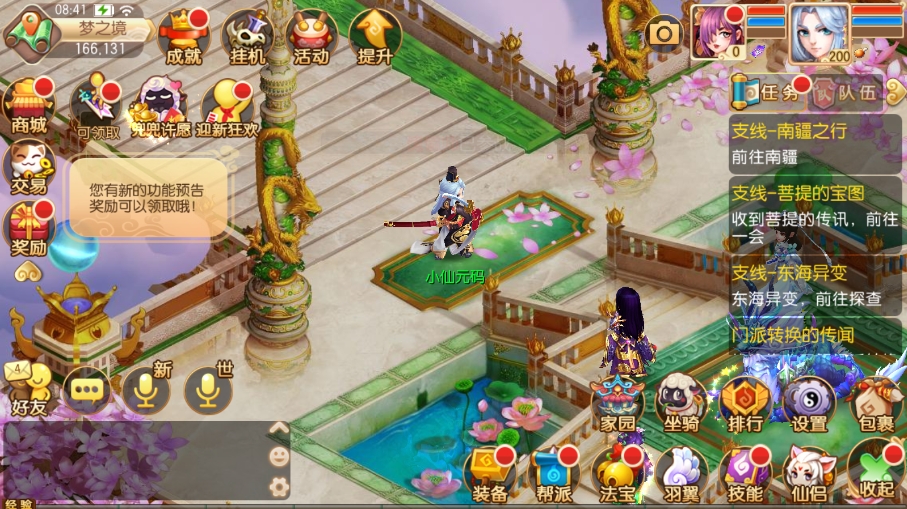
Task: Open the 活动 events panel
Action: pyautogui.click(x=310, y=38)
